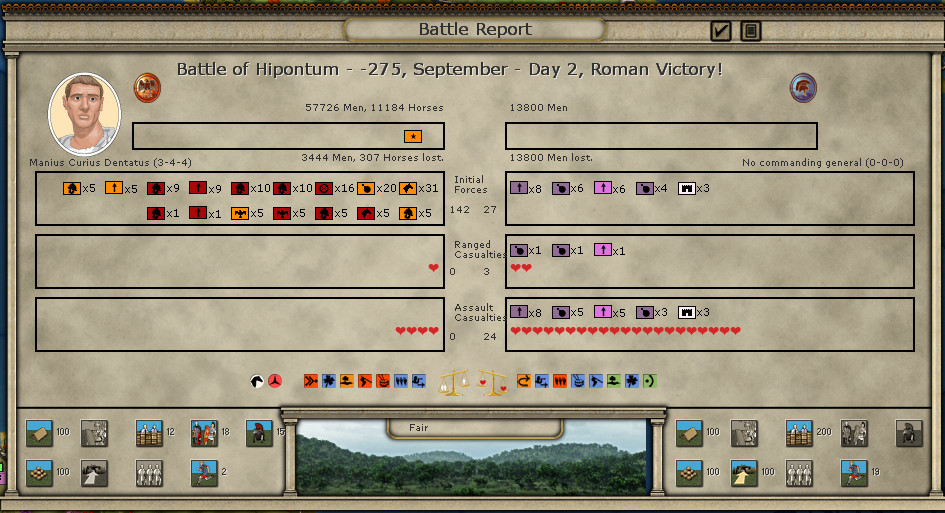This screenshot has height=513, width=945.
Task: Confirm the battle report with the checkmark button
Action: (720, 31)
